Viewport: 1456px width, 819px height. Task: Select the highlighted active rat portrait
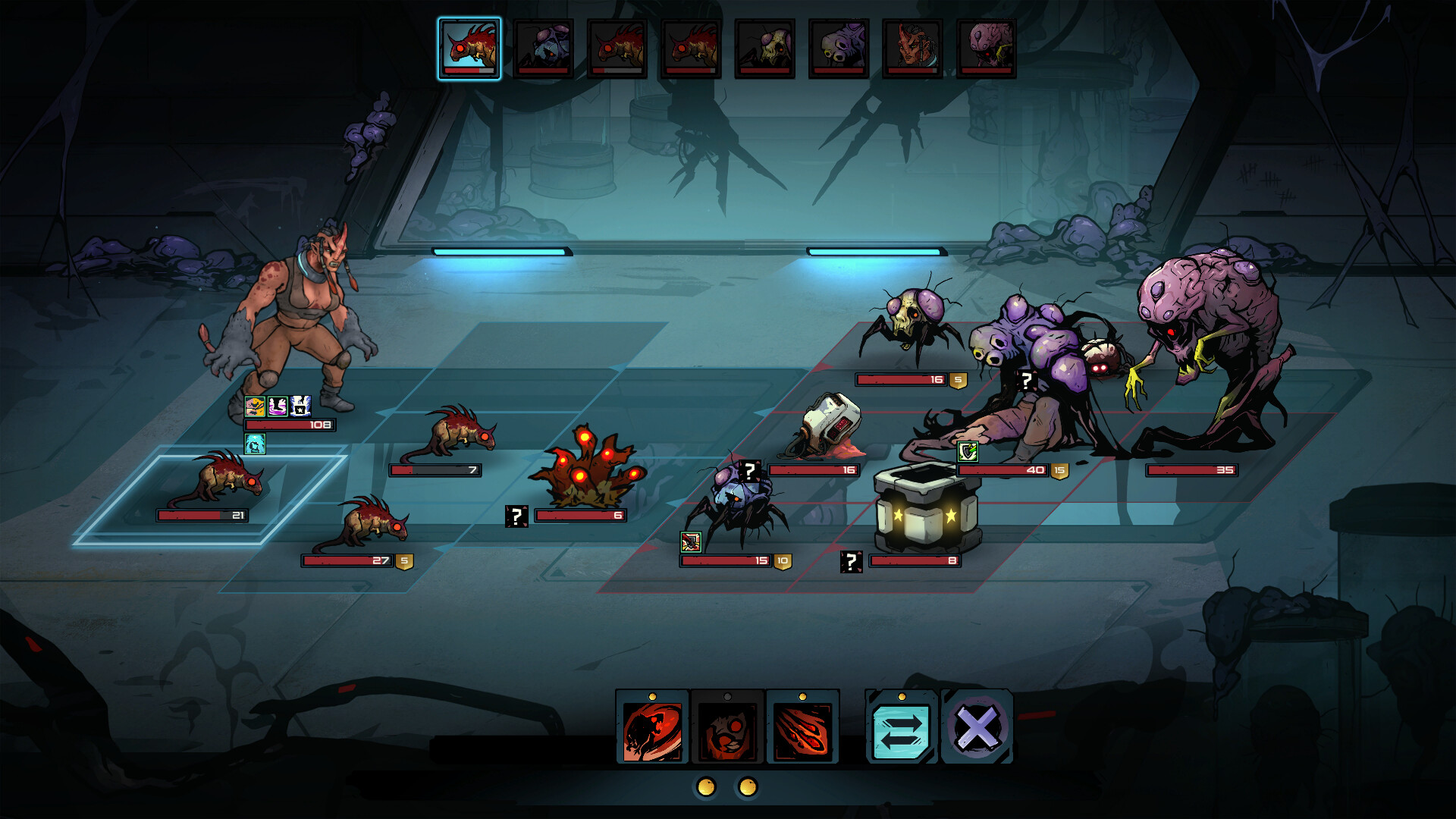(x=469, y=48)
